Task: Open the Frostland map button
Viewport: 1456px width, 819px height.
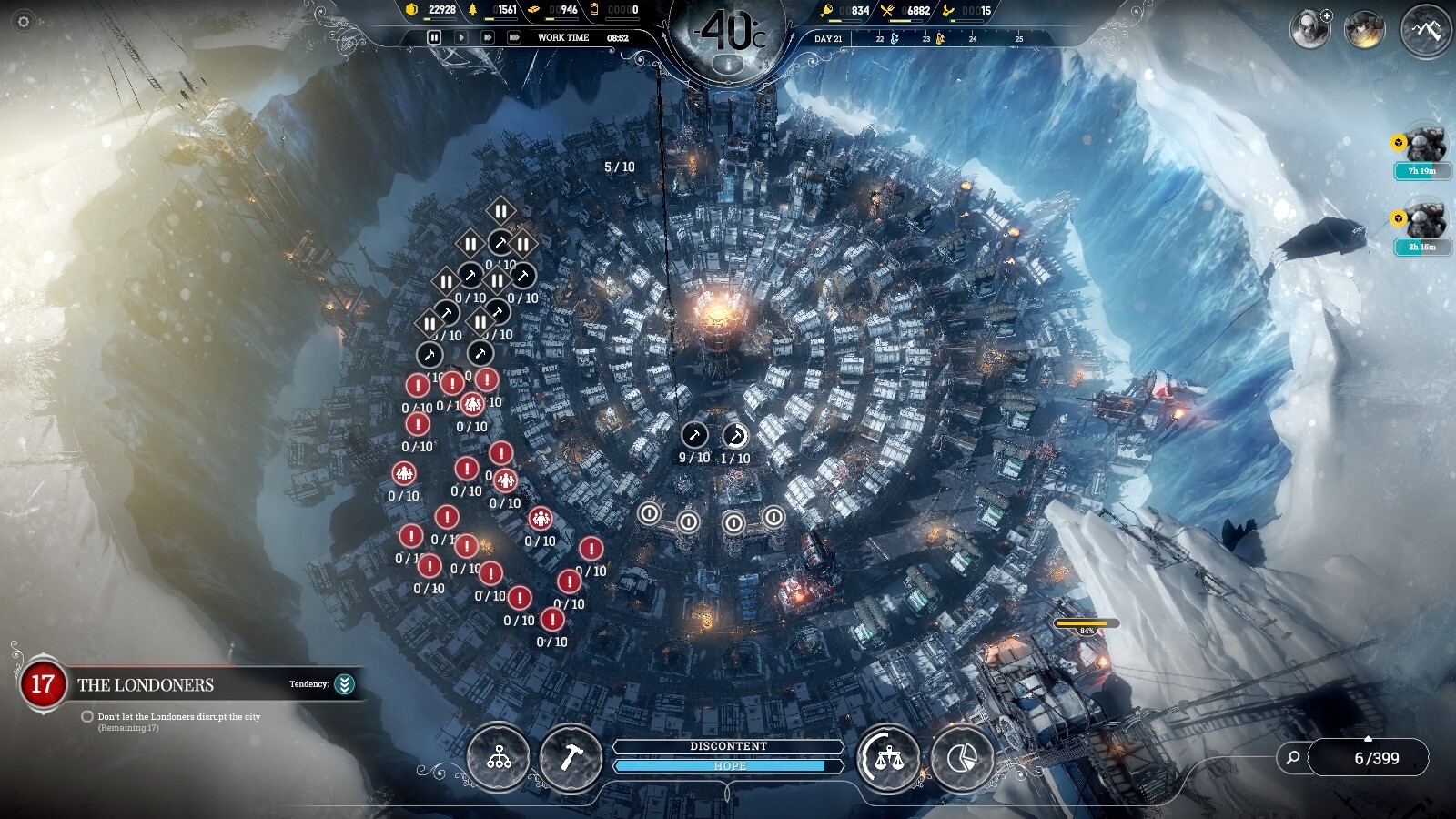Action: [x=1426, y=30]
